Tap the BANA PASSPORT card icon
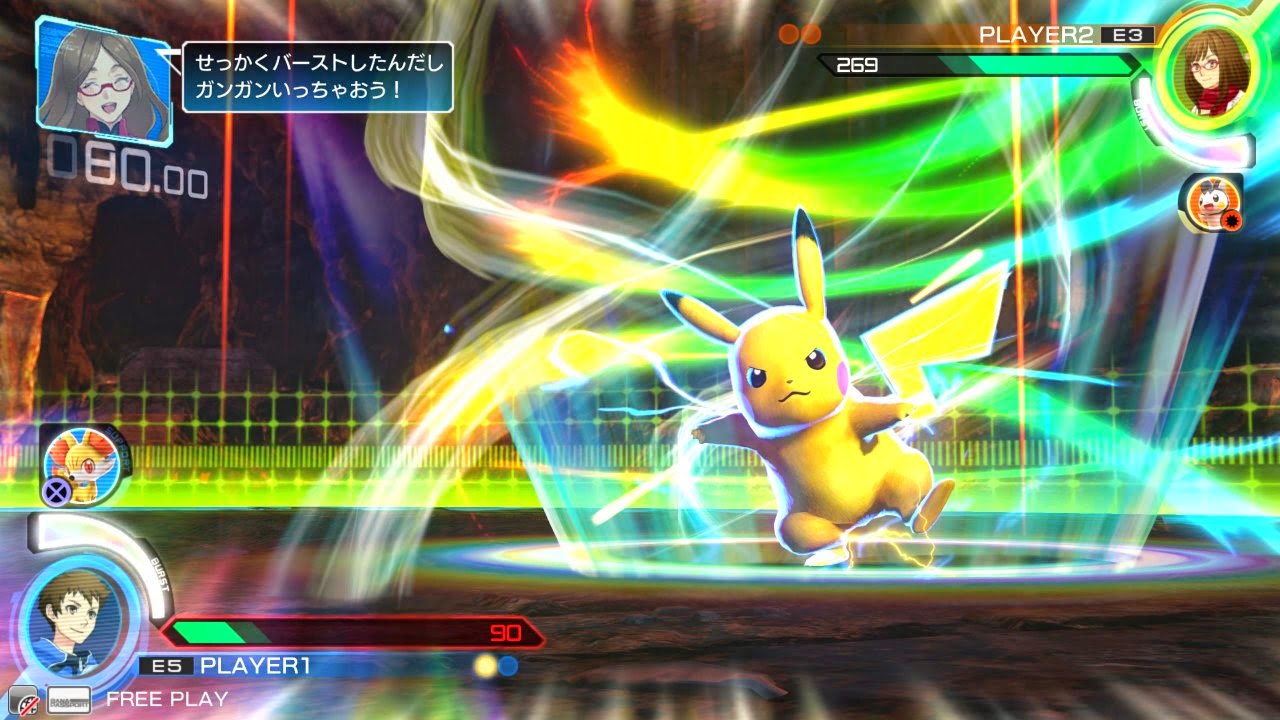This screenshot has height=720, width=1280. (69, 699)
